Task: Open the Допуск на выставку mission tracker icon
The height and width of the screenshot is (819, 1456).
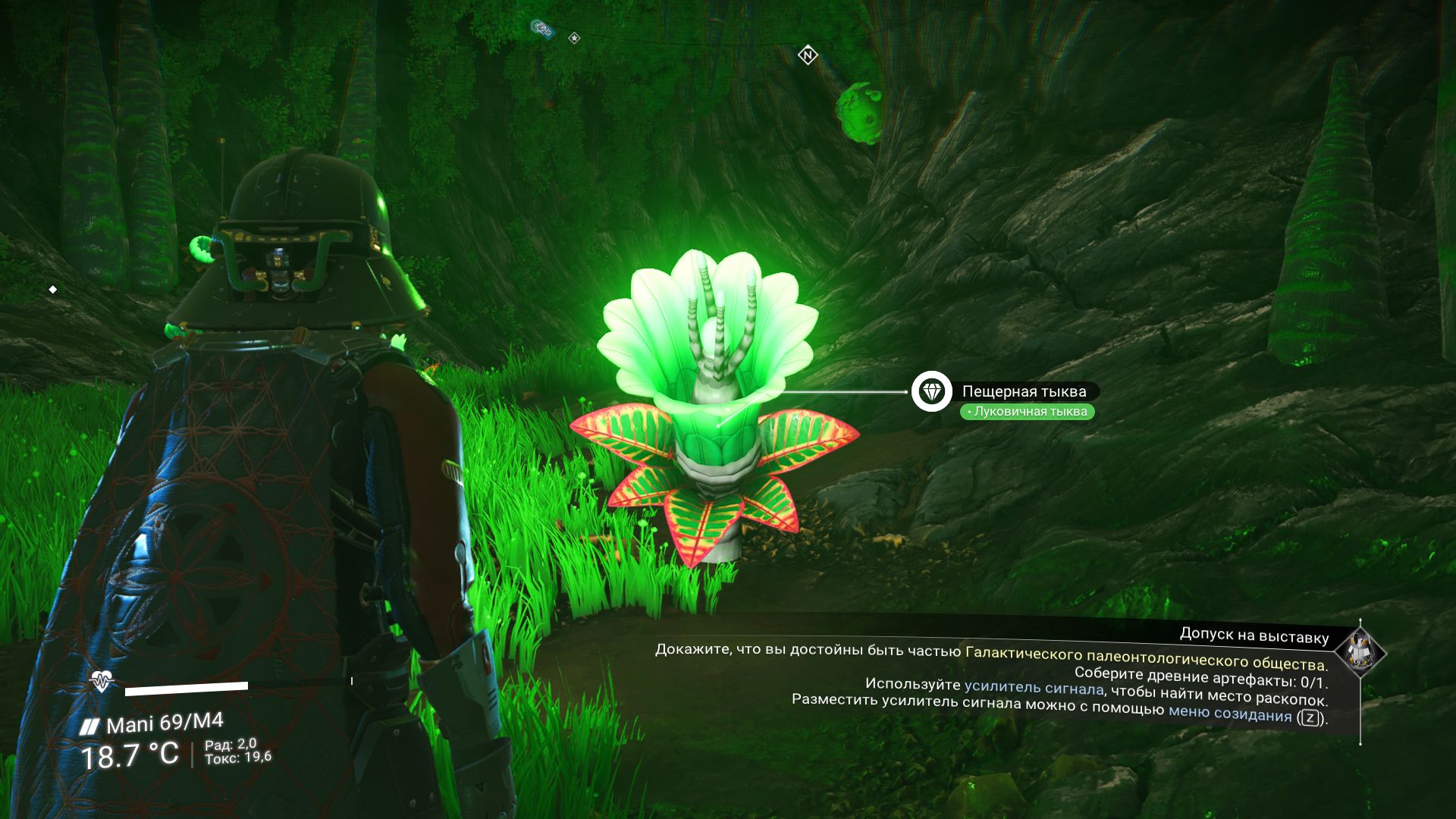Action: pyautogui.click(x=1360, y=651)
